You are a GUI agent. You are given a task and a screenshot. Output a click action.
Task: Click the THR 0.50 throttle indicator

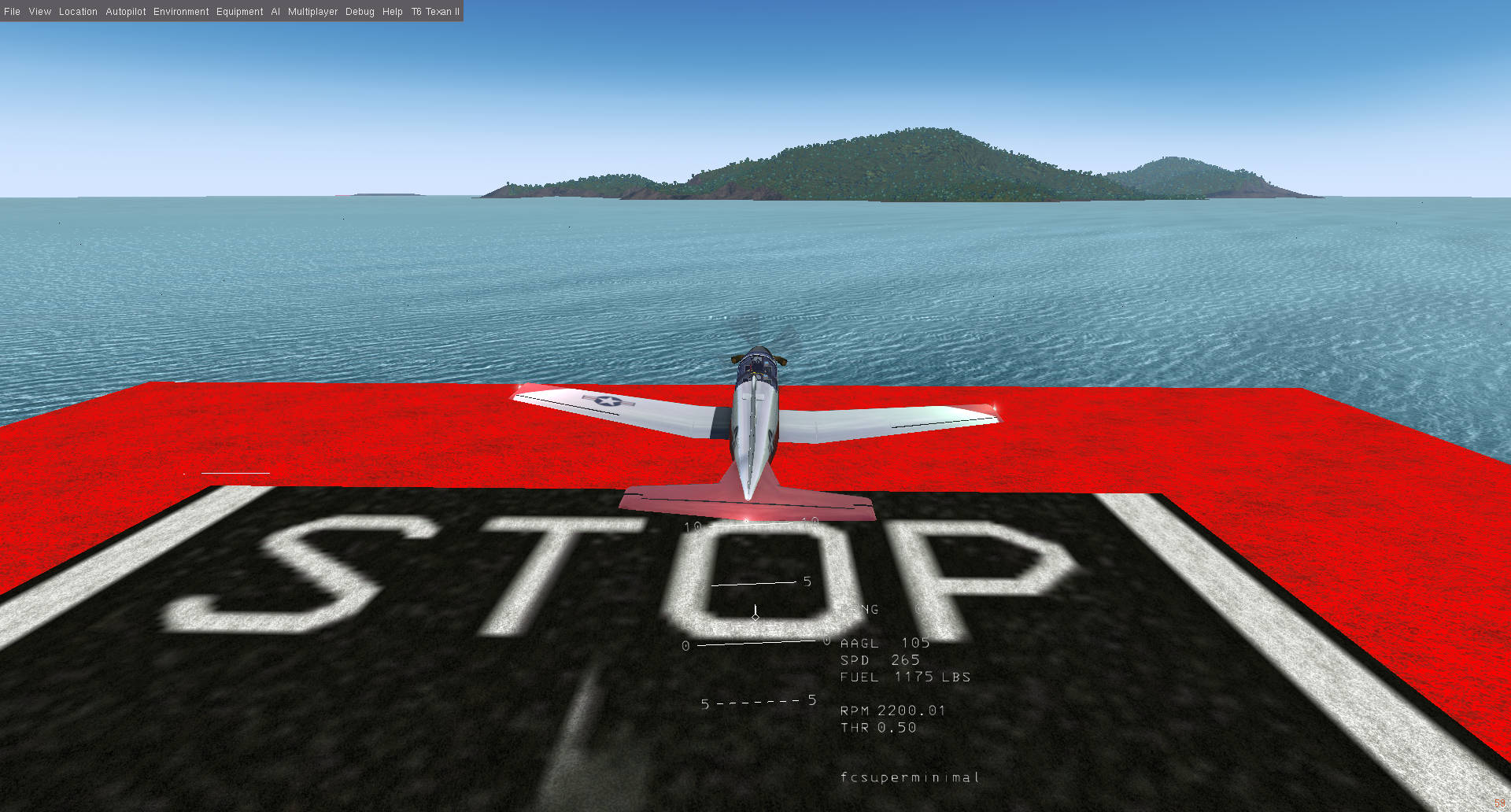(x=877, y=727)
